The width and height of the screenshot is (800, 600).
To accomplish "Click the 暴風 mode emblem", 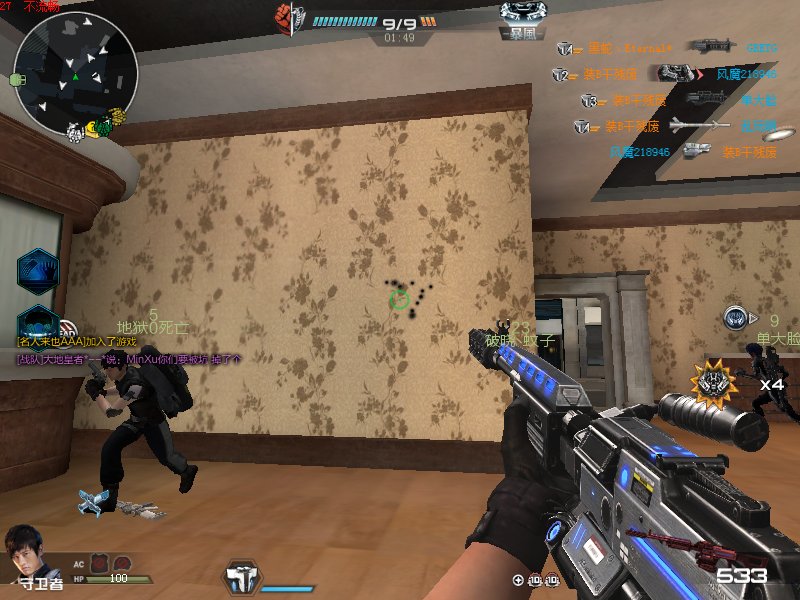I will coord(522,19).
